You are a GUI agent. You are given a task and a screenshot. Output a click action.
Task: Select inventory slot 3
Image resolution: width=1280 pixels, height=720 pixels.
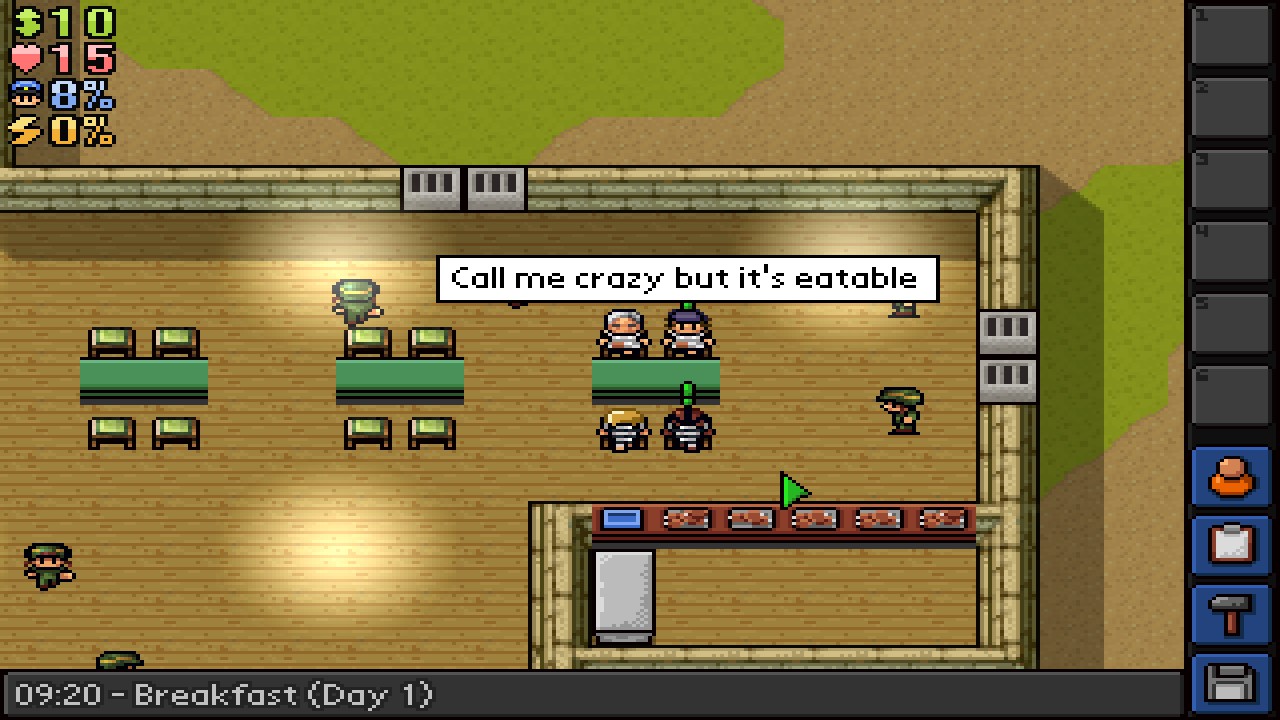pyautogui.click(x=1231, y=178)
